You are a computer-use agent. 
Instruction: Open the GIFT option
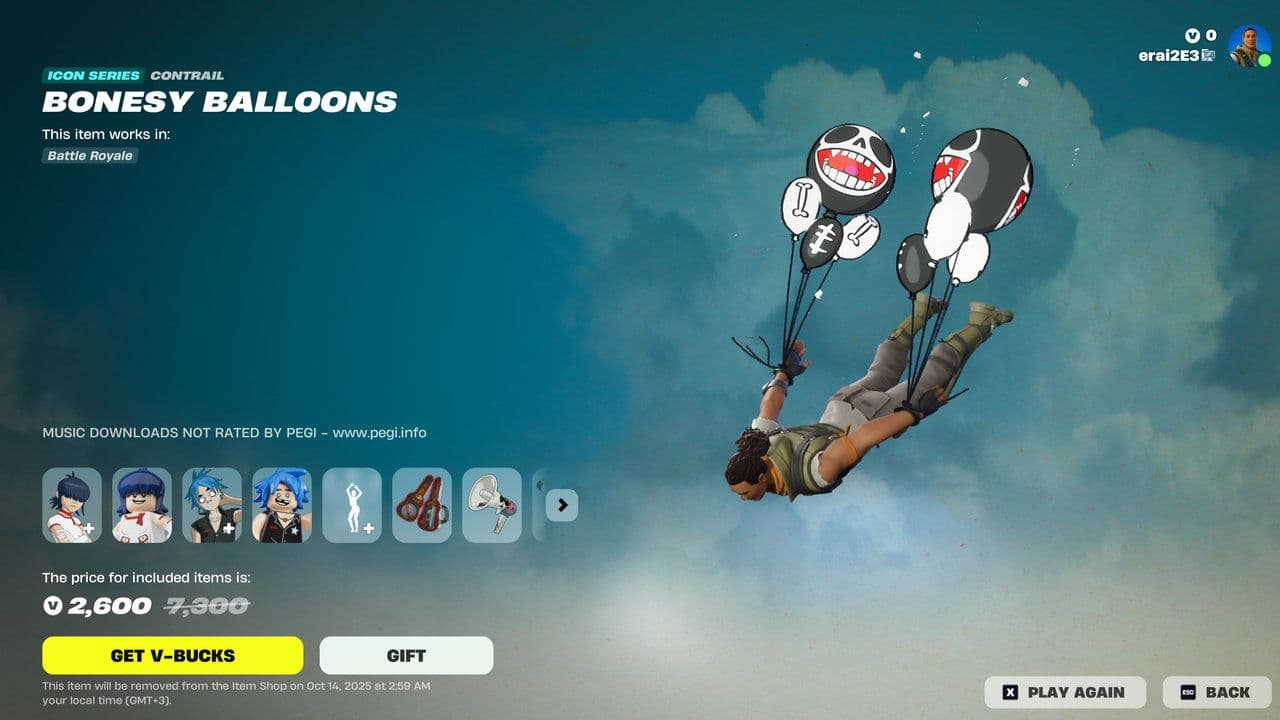(x=405, y=655)
